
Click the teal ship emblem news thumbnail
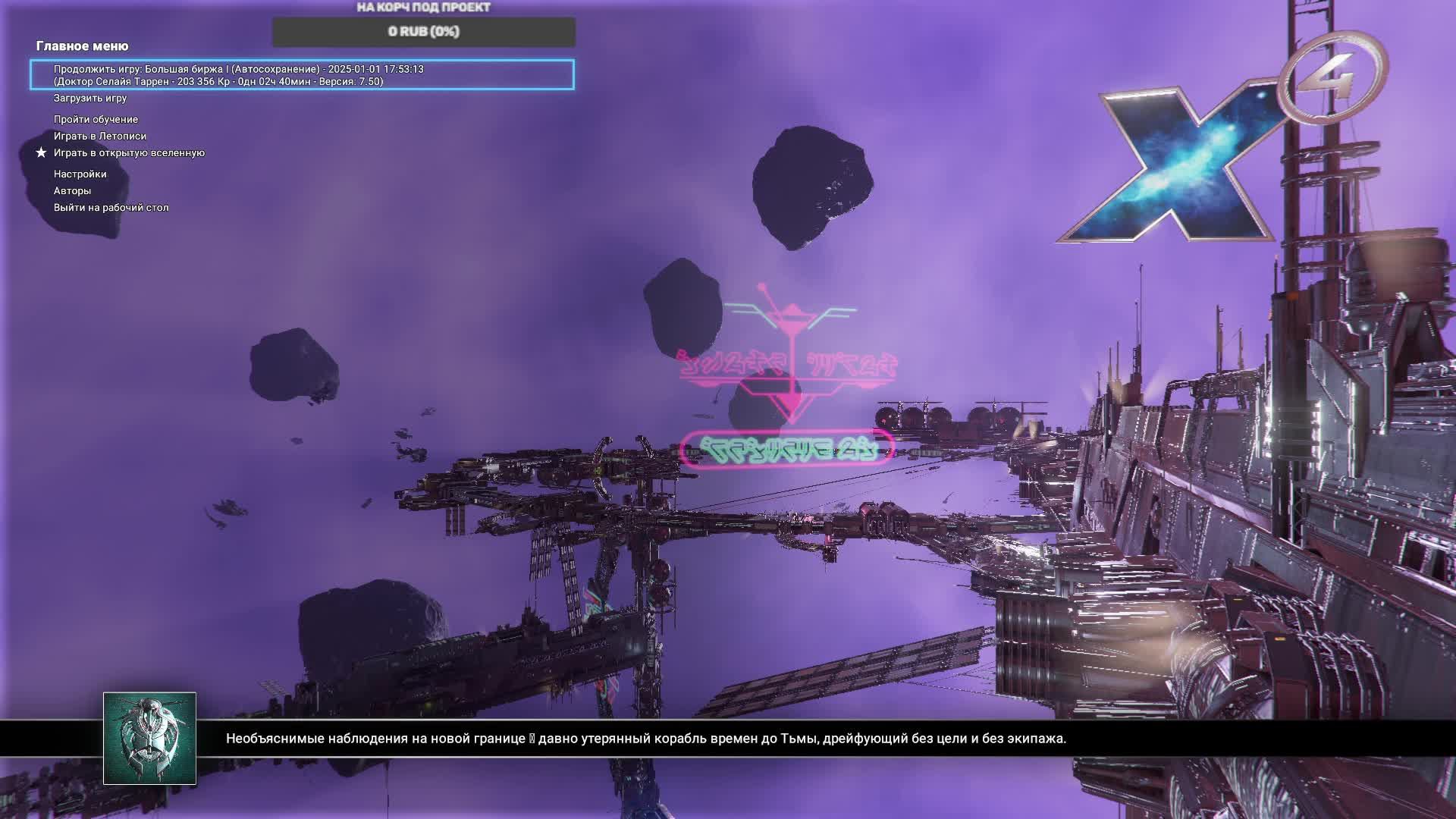(x=149, y=738)
